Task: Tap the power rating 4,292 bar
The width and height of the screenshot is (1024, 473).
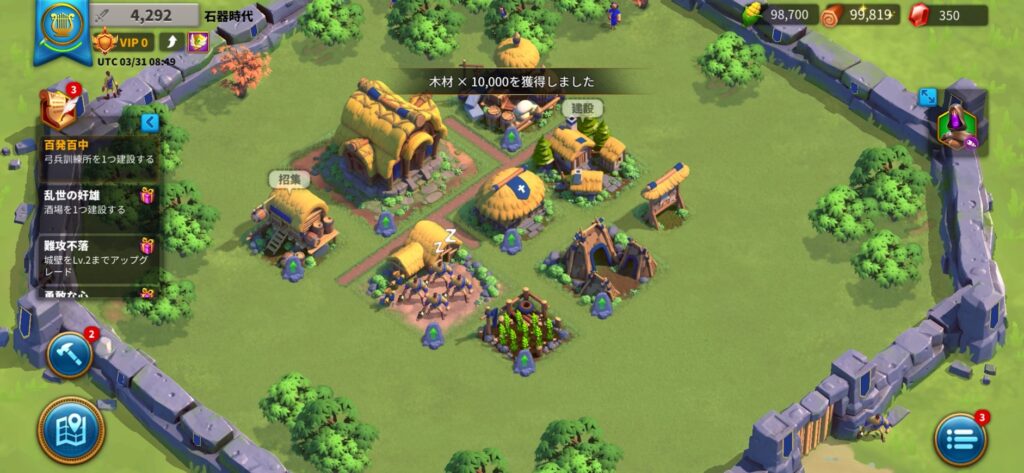Action: click(x=142, y=15)
